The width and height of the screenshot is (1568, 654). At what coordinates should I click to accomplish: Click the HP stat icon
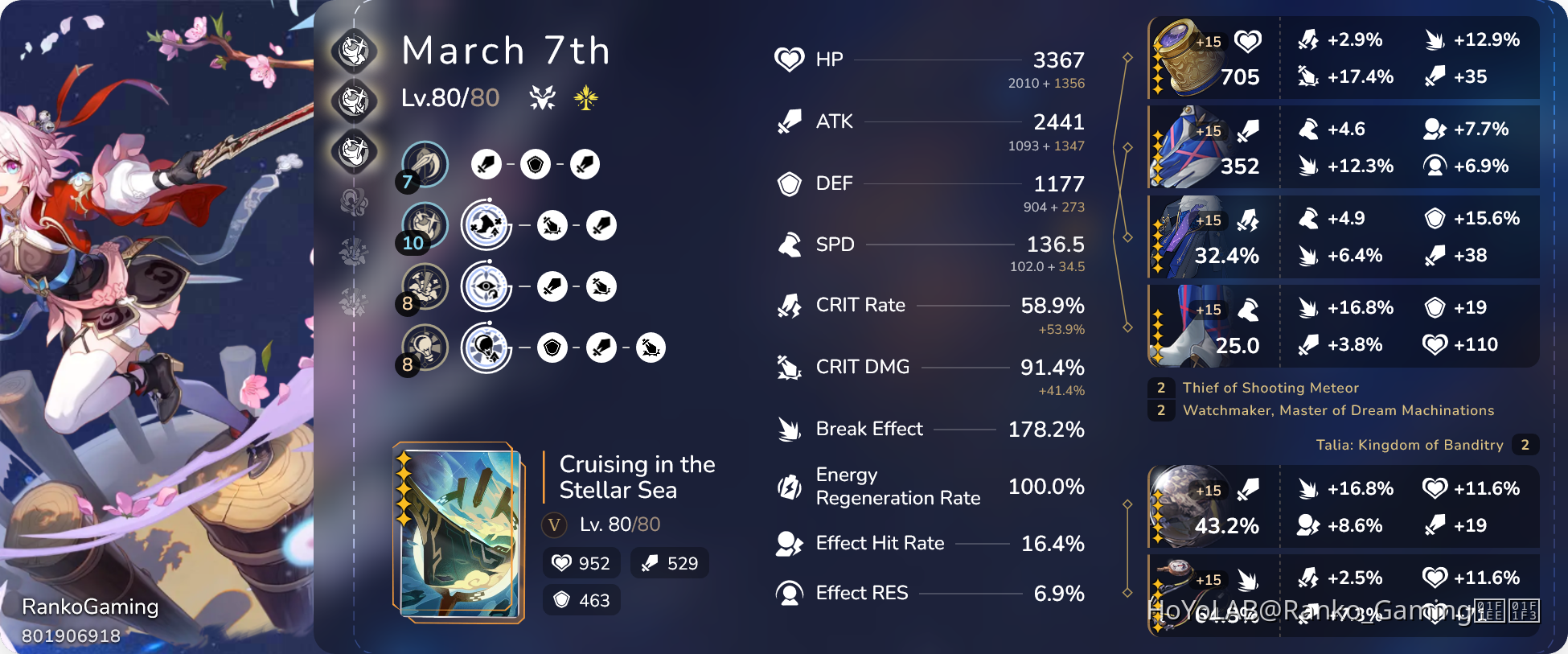pyautogui.click(x=790, y=58)
